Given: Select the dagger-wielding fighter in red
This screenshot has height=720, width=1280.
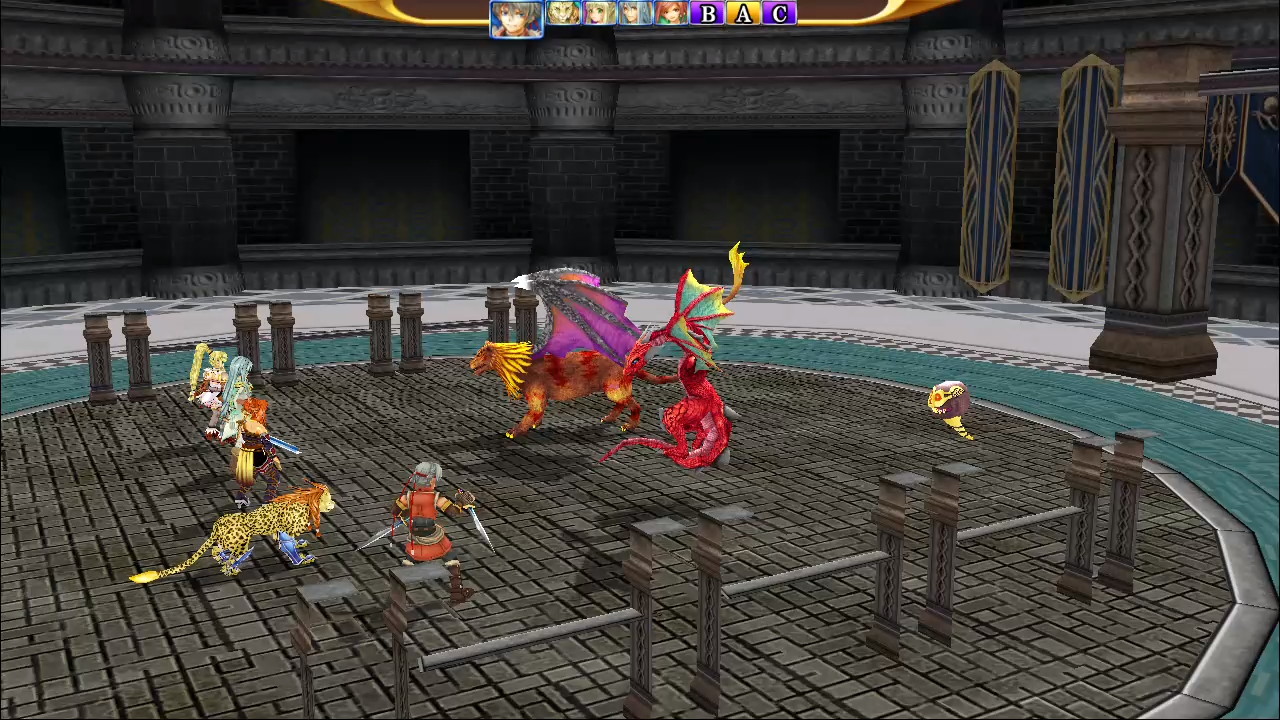Looking at the screenshot, I should click(430, 520).
